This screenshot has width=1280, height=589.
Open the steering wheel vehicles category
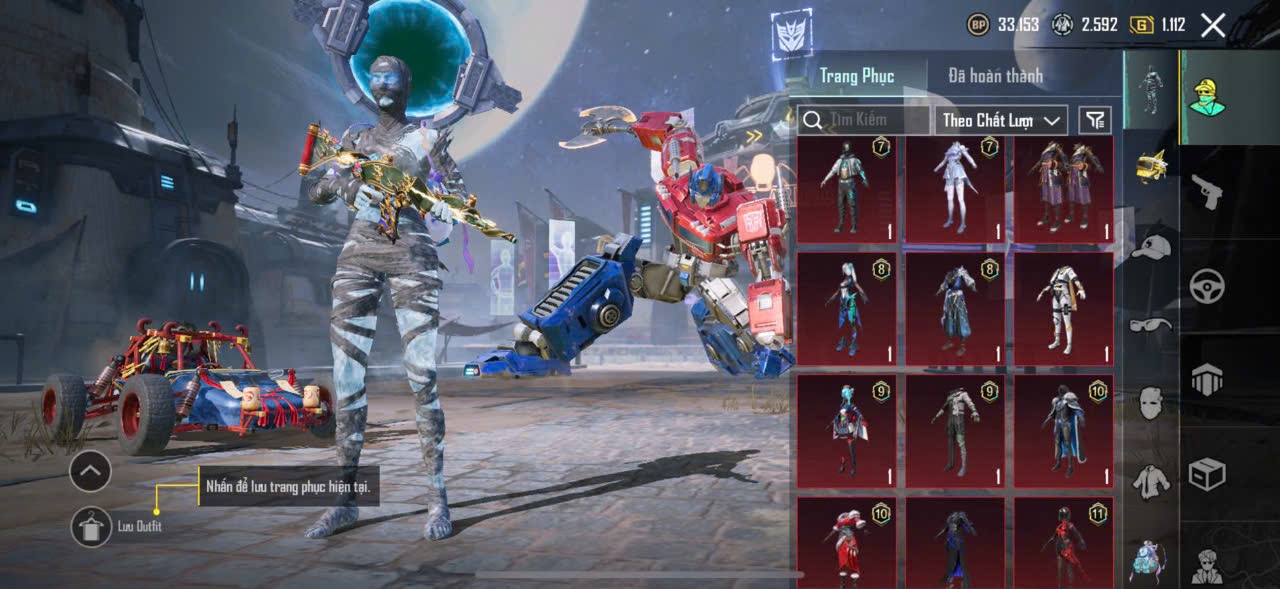pyautogui.click(x=1207, y=287)
